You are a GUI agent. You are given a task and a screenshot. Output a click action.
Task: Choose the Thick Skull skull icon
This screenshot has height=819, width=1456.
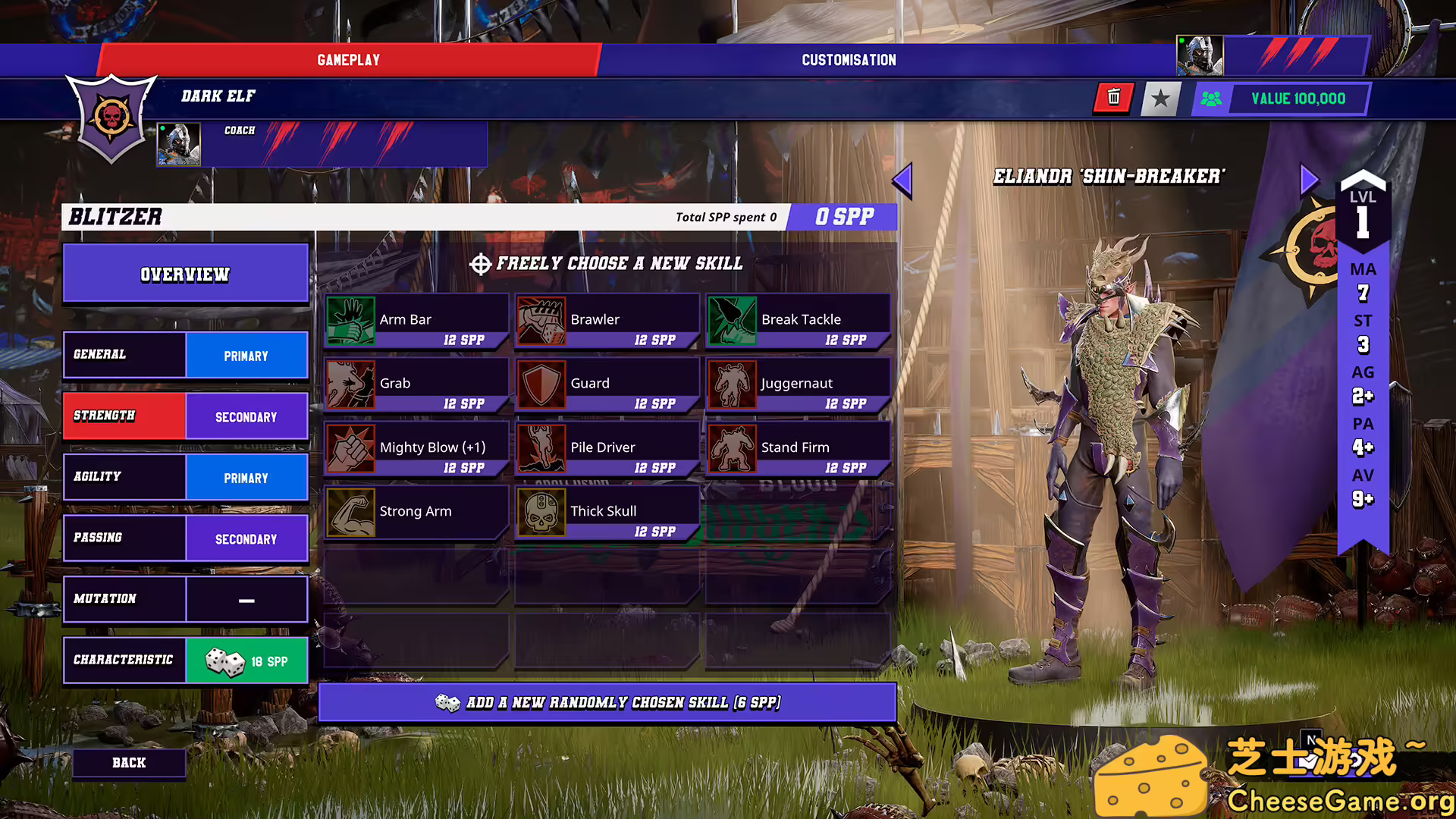point(541,510)
